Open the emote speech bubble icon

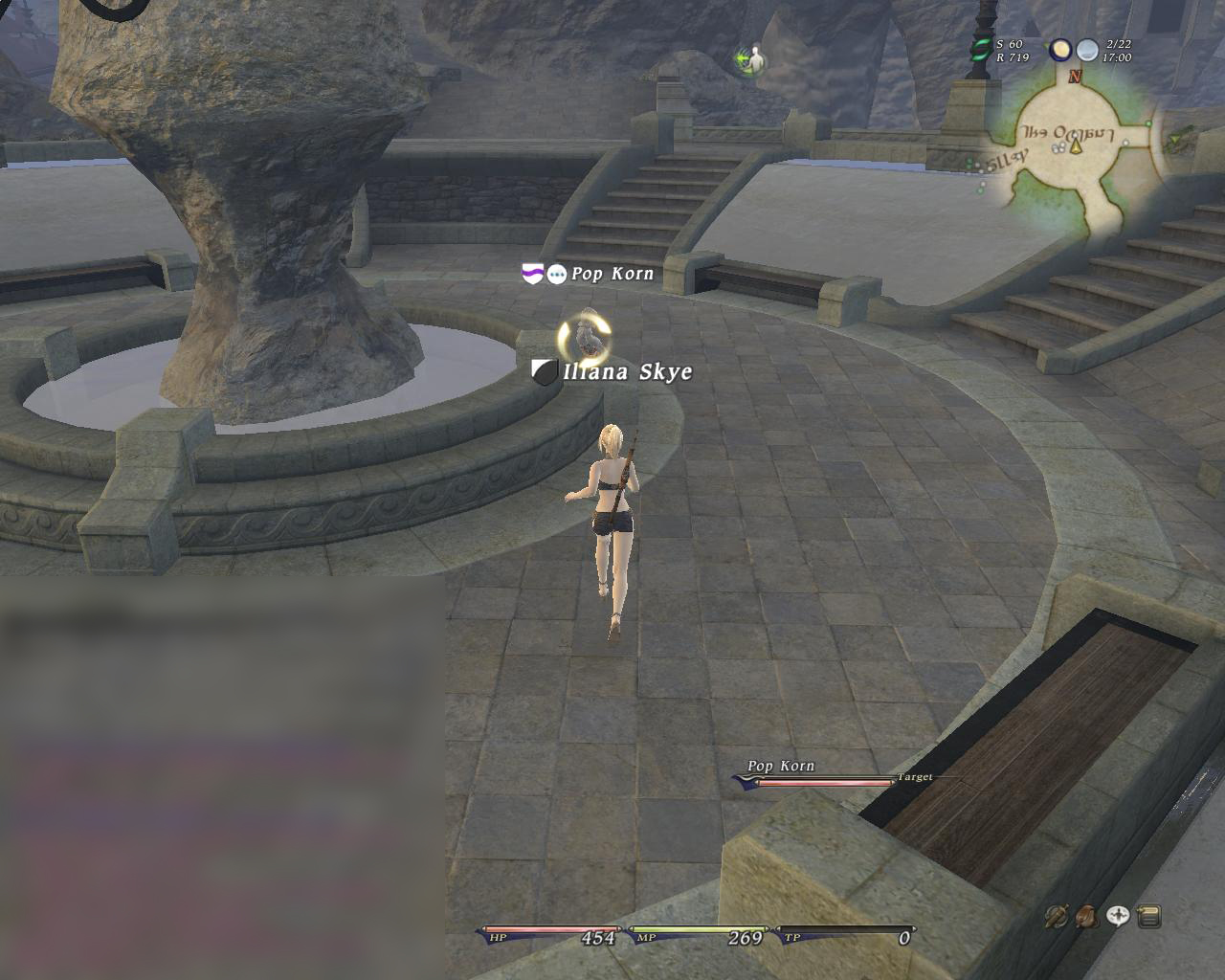[1118, 917]
